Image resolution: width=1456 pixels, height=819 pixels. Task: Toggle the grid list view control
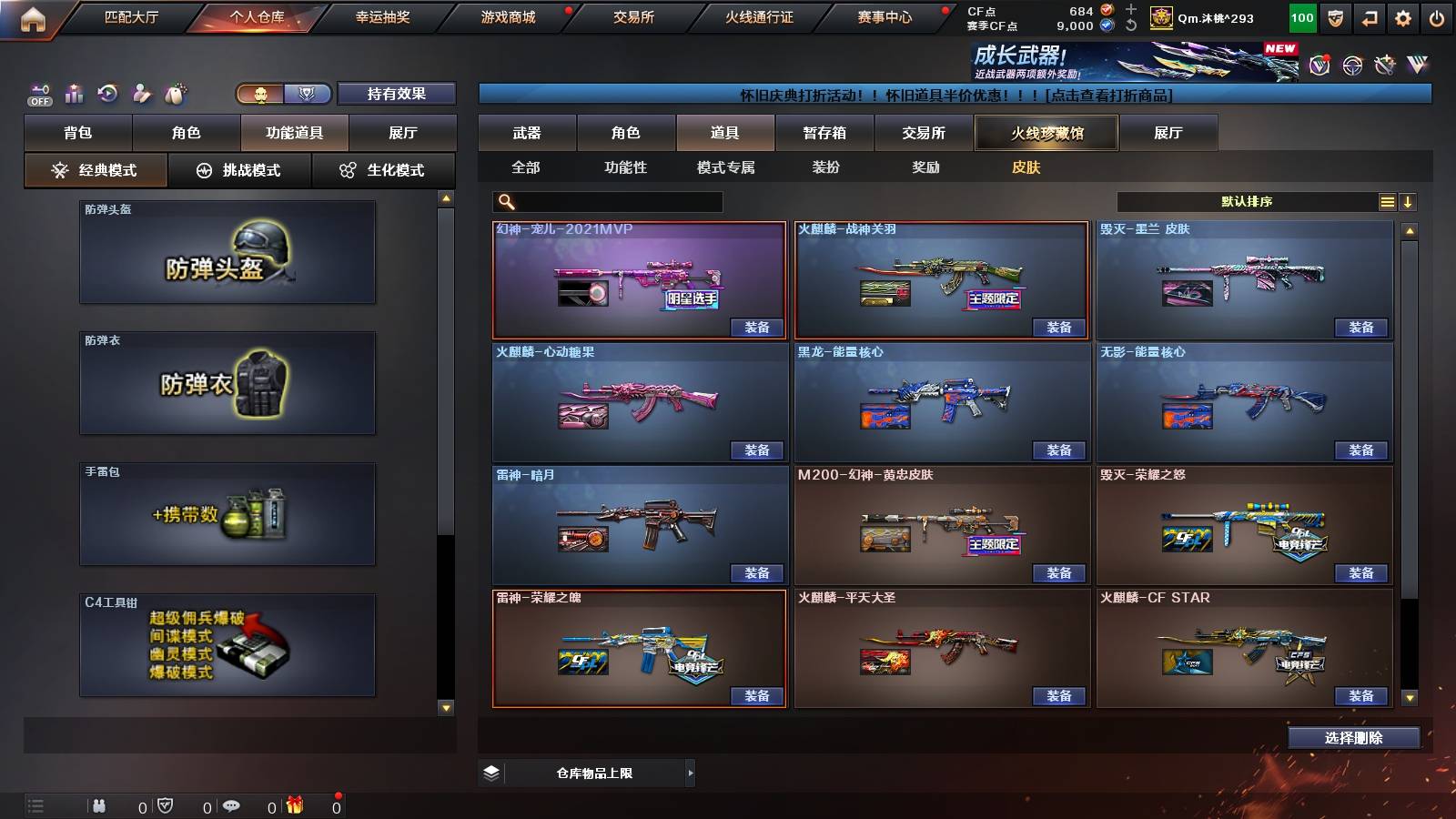tap(1387, 201)
